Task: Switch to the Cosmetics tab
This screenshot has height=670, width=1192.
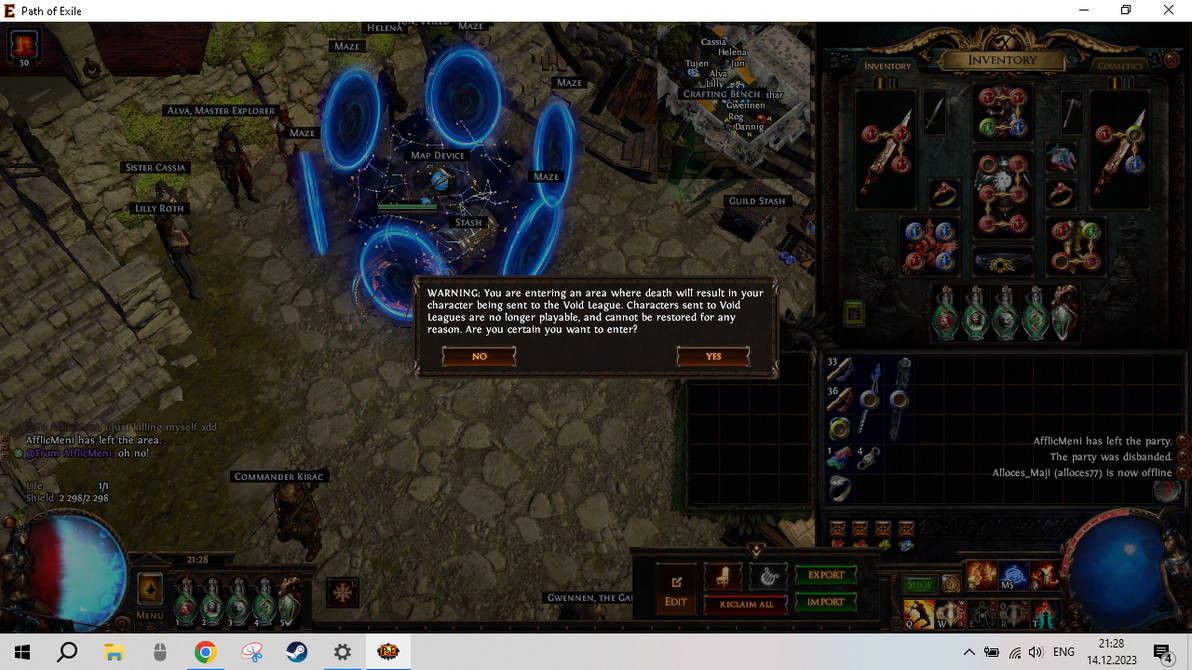Action: (x=1119, y=66)
